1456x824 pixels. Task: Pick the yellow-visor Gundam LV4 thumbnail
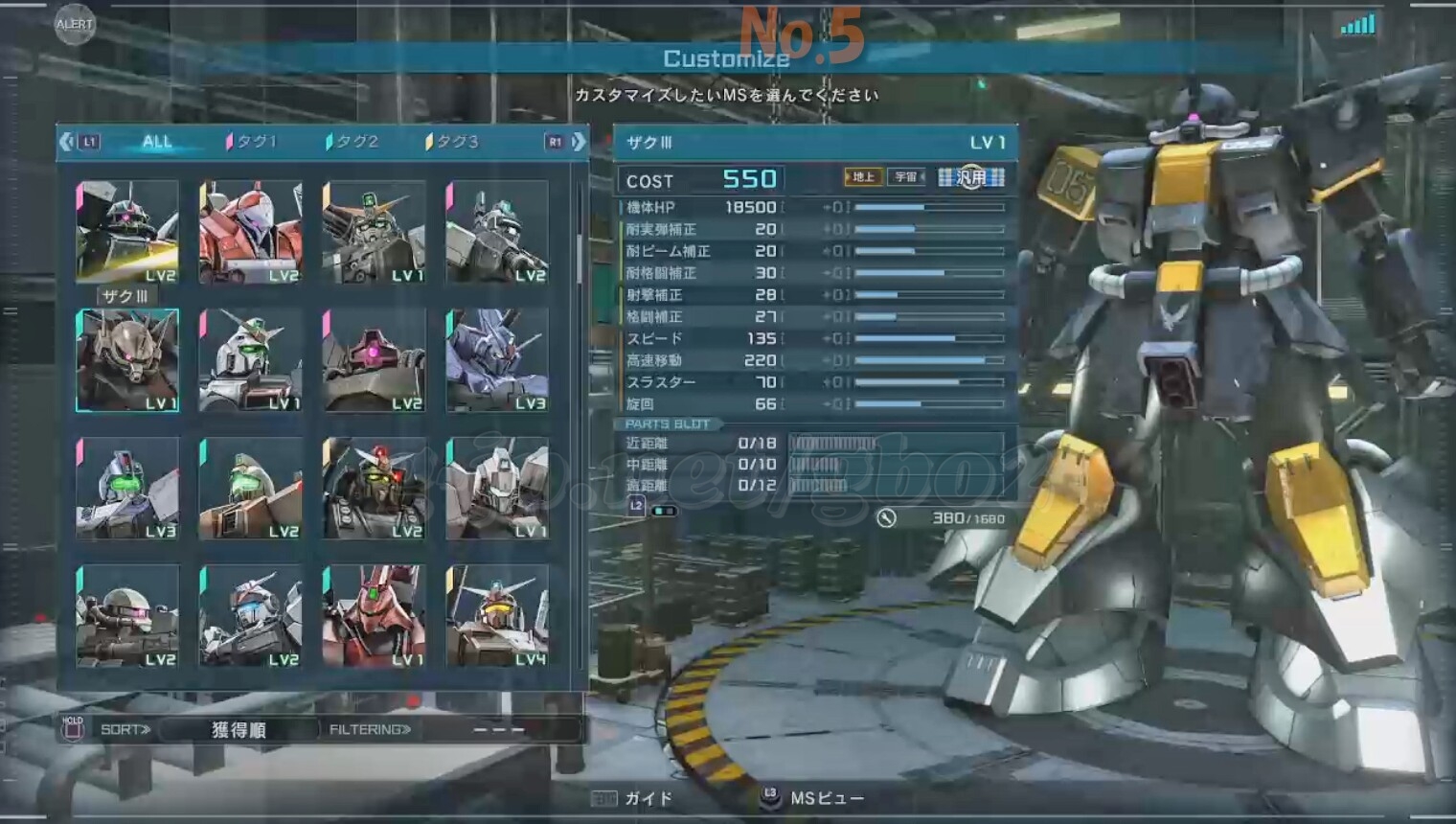pyautogui.click(x=497, y=616)
